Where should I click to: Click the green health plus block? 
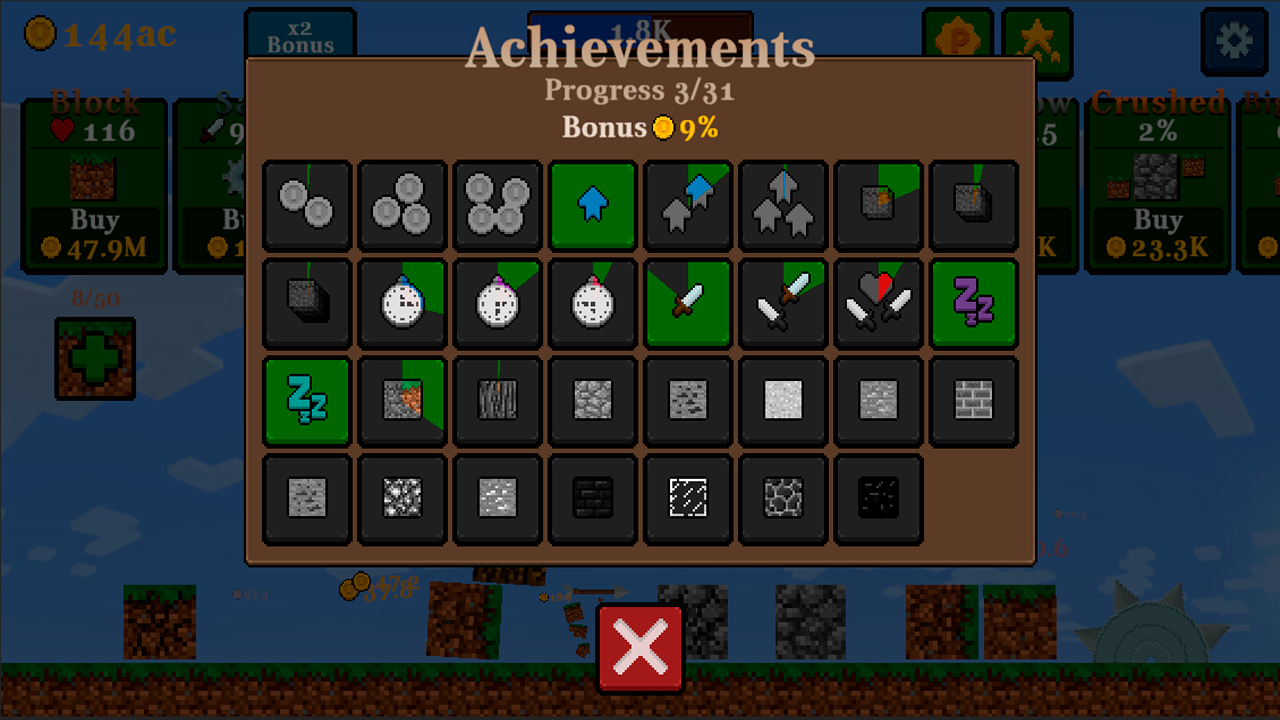click(95, 358)
